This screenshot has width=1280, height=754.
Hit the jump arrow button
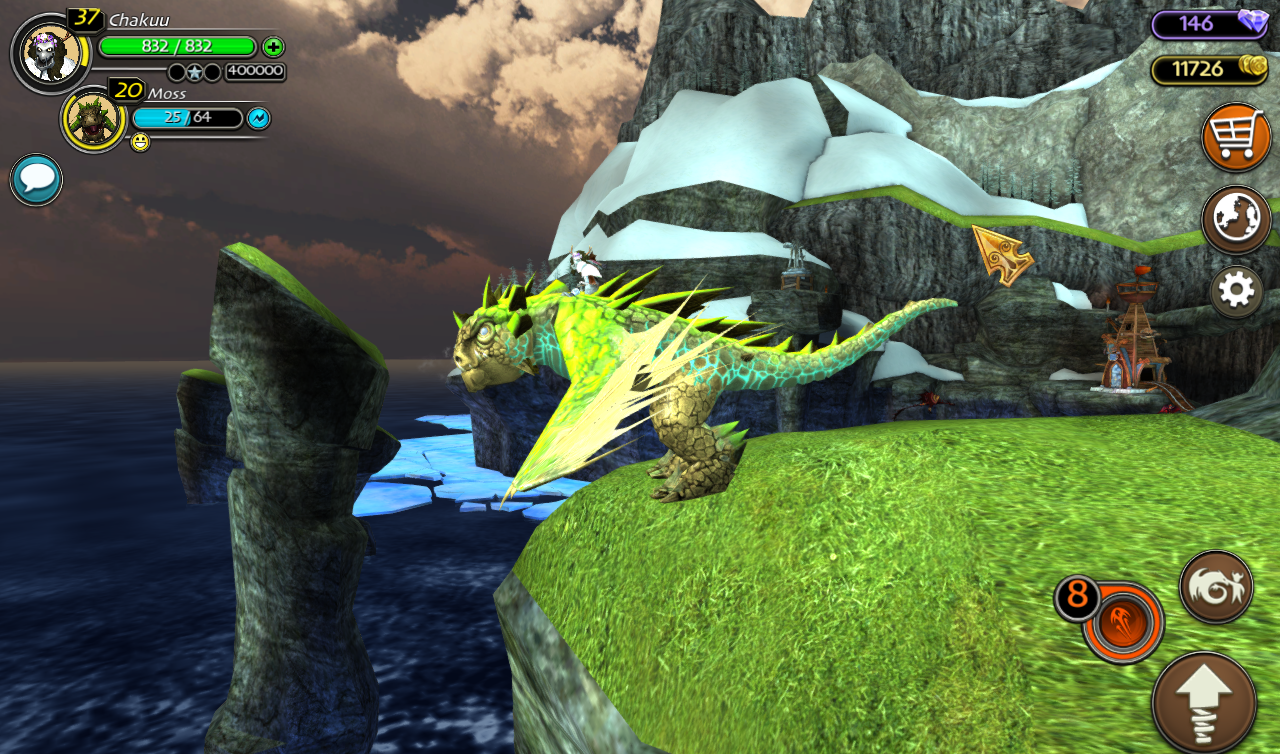tap(1204, 701)
